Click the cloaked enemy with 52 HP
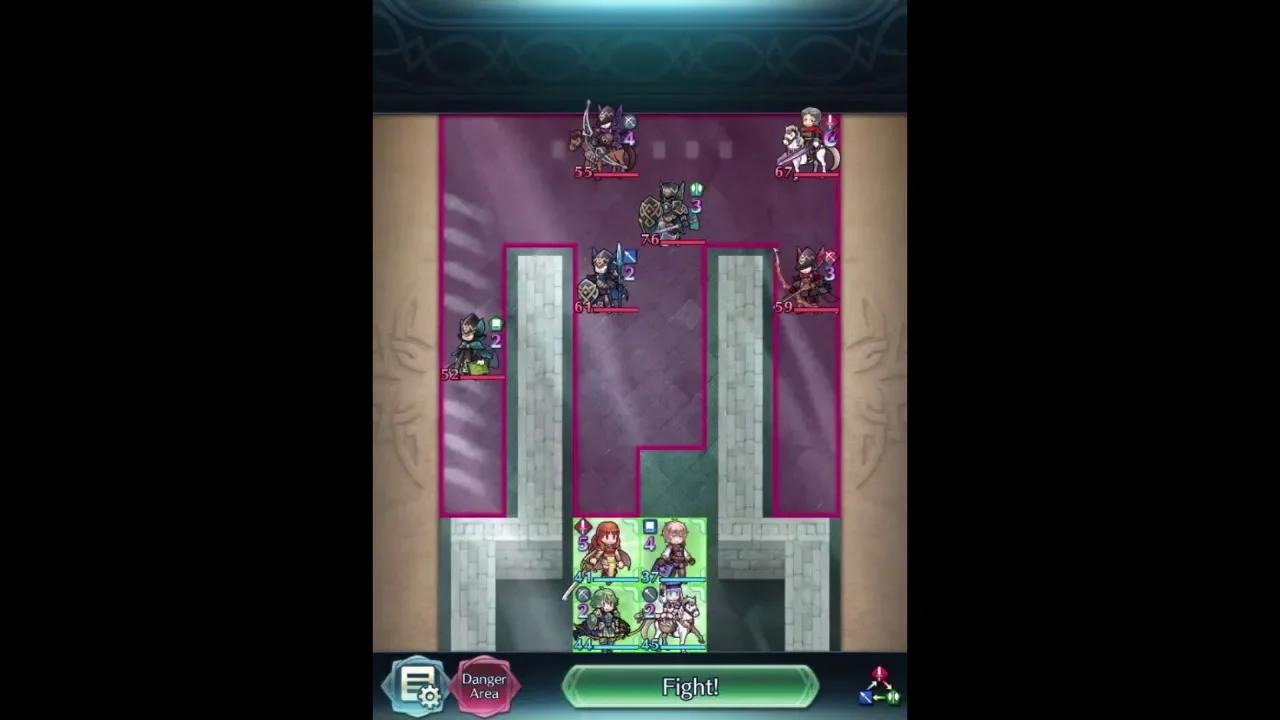The width and height of the screenshot is (1280, 720). (473, 340)
